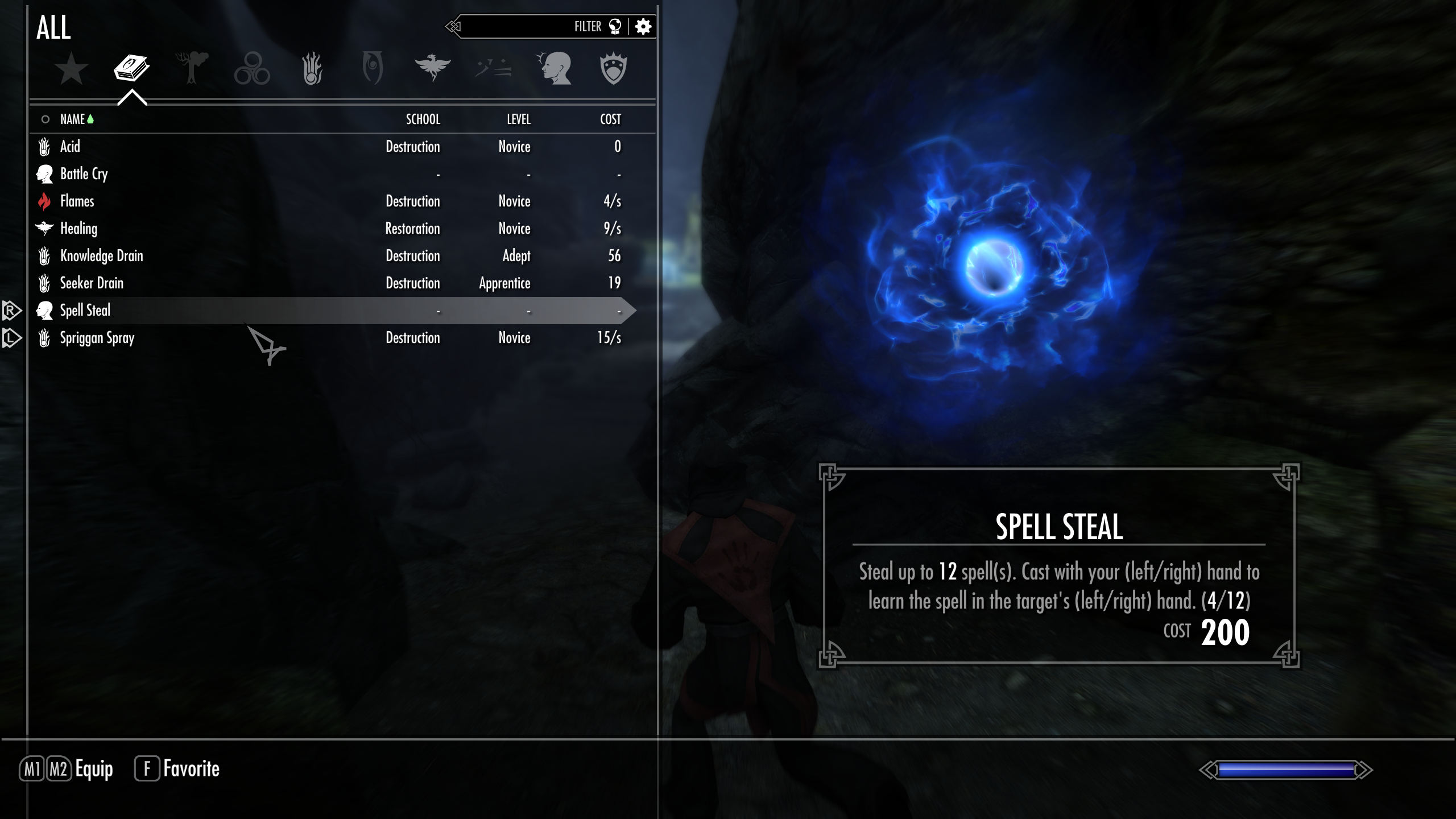The height and width of the screenshot is (819, 1456).
Task: Open the Illusion three-rings tab
Action: click(x=252, y=69)
